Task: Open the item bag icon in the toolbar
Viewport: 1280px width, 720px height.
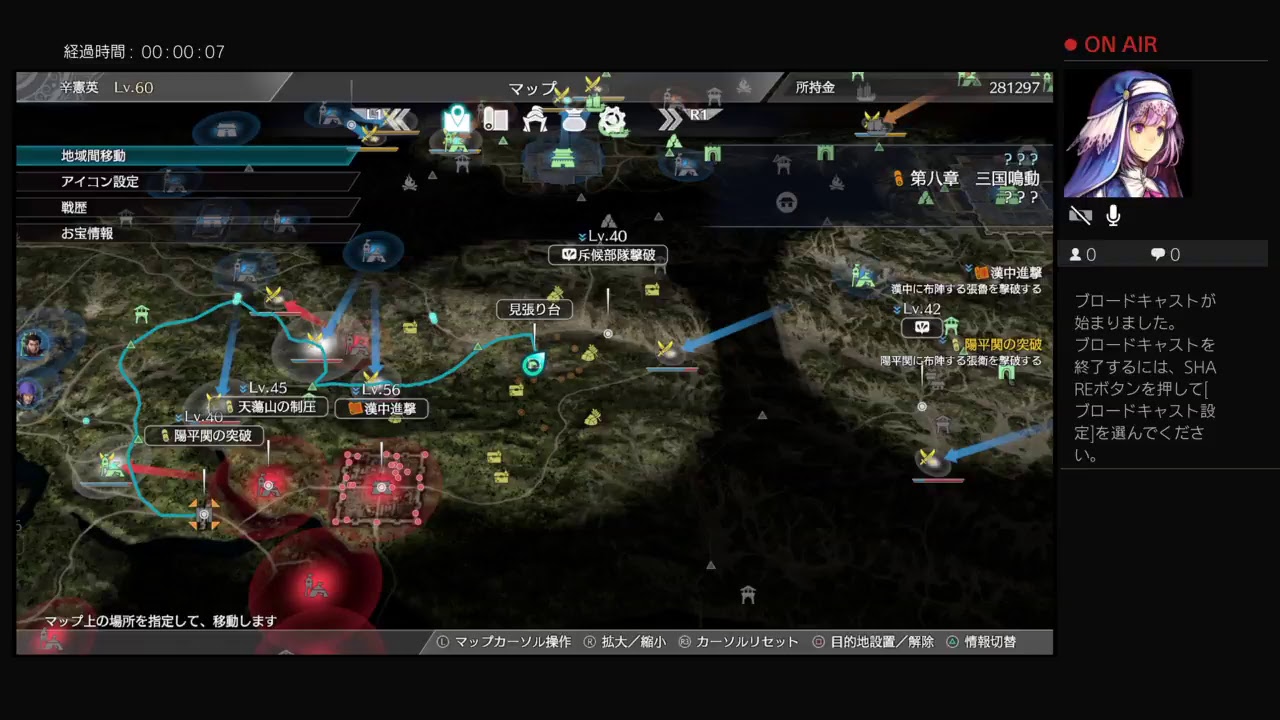Action: pyautogui.click(x=574, y=119)
